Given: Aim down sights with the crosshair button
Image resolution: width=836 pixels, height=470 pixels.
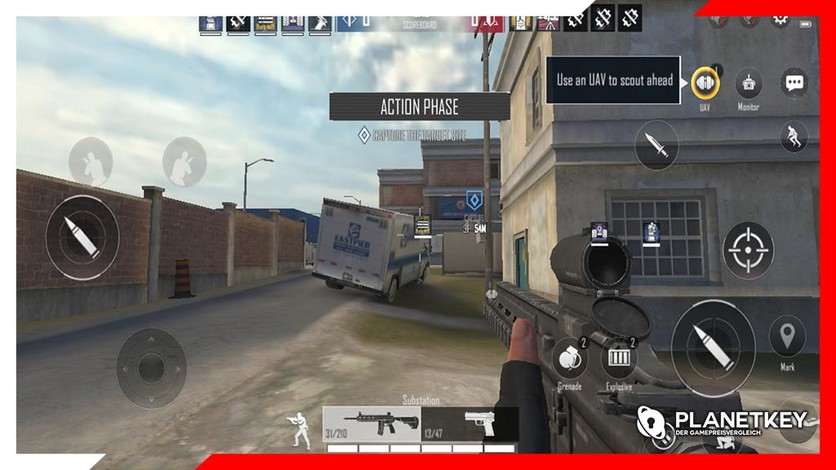Looking at the screenshot, I should 748,249.
